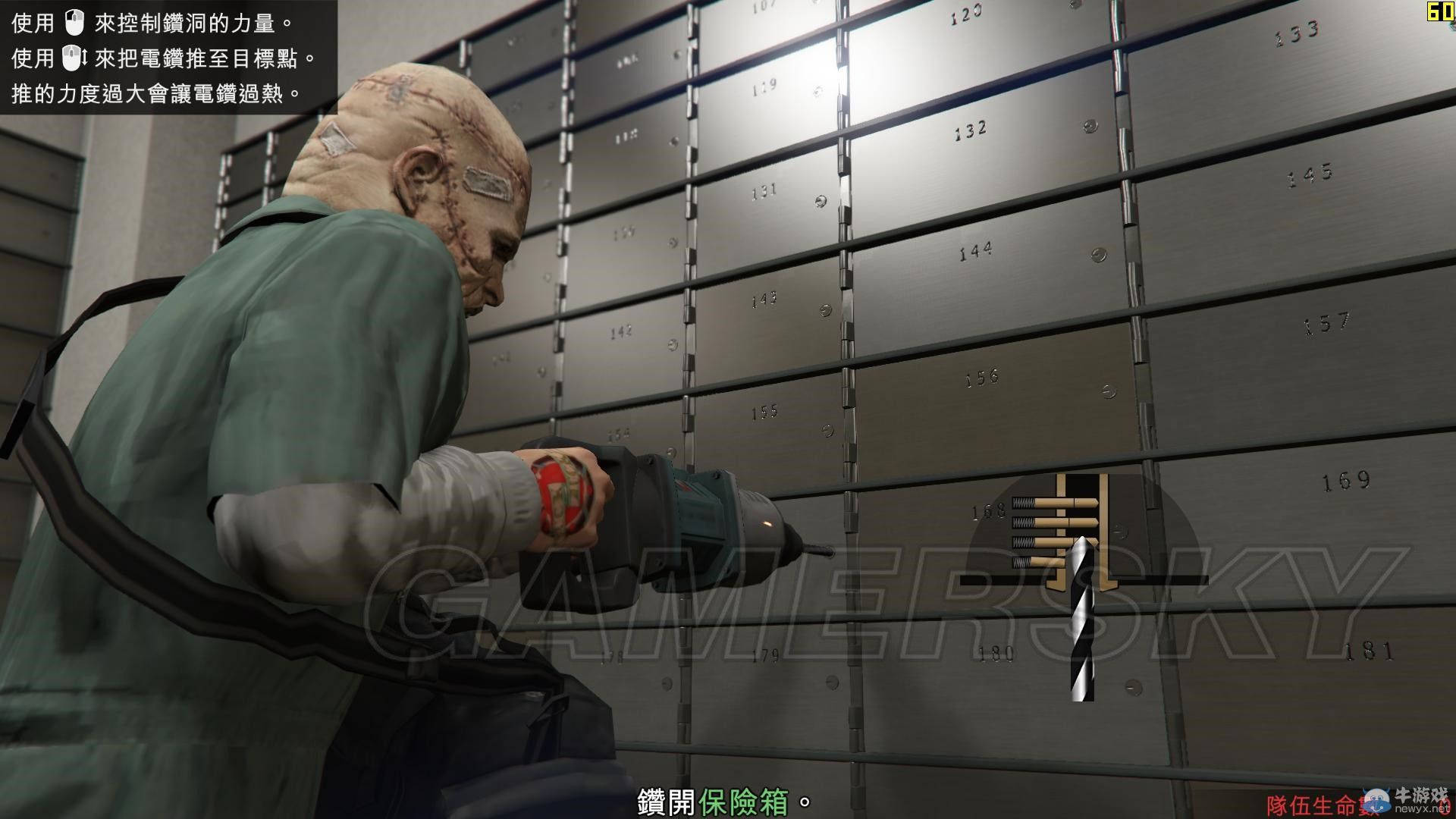Click the horizontal shear line in the lock minigame

(986, 579)
